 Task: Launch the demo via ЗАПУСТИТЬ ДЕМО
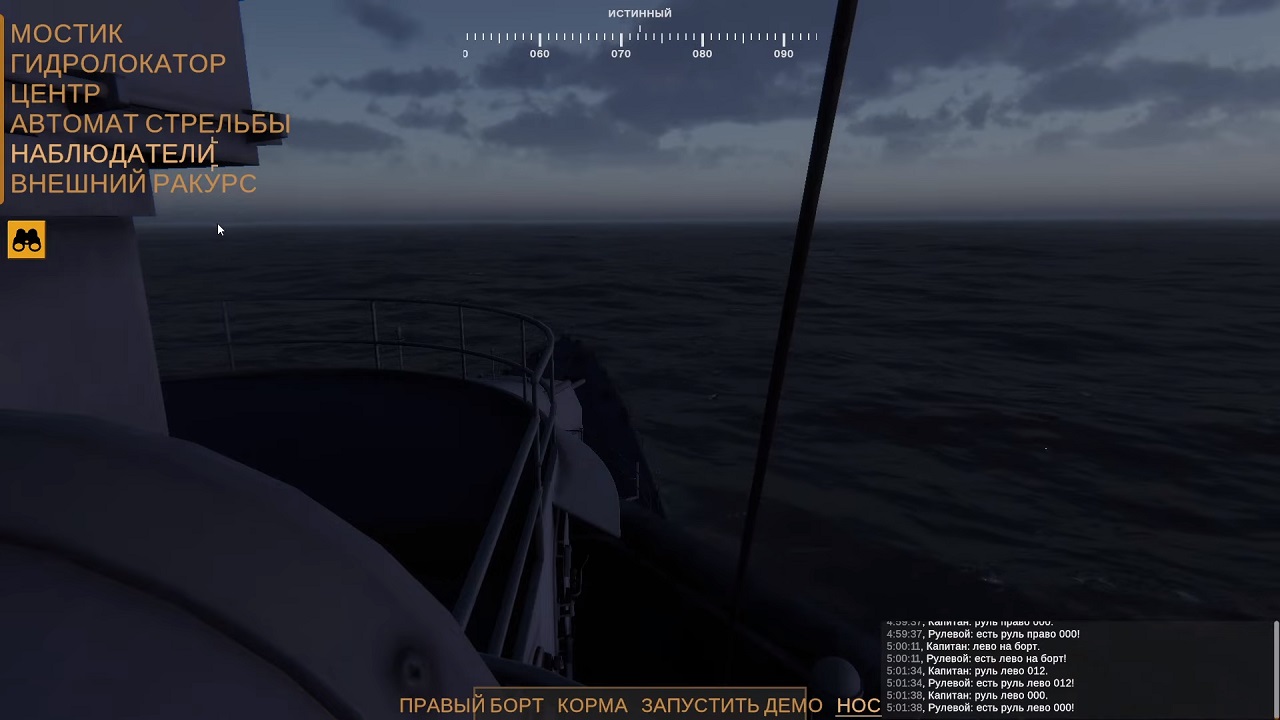tap(730, 705)
